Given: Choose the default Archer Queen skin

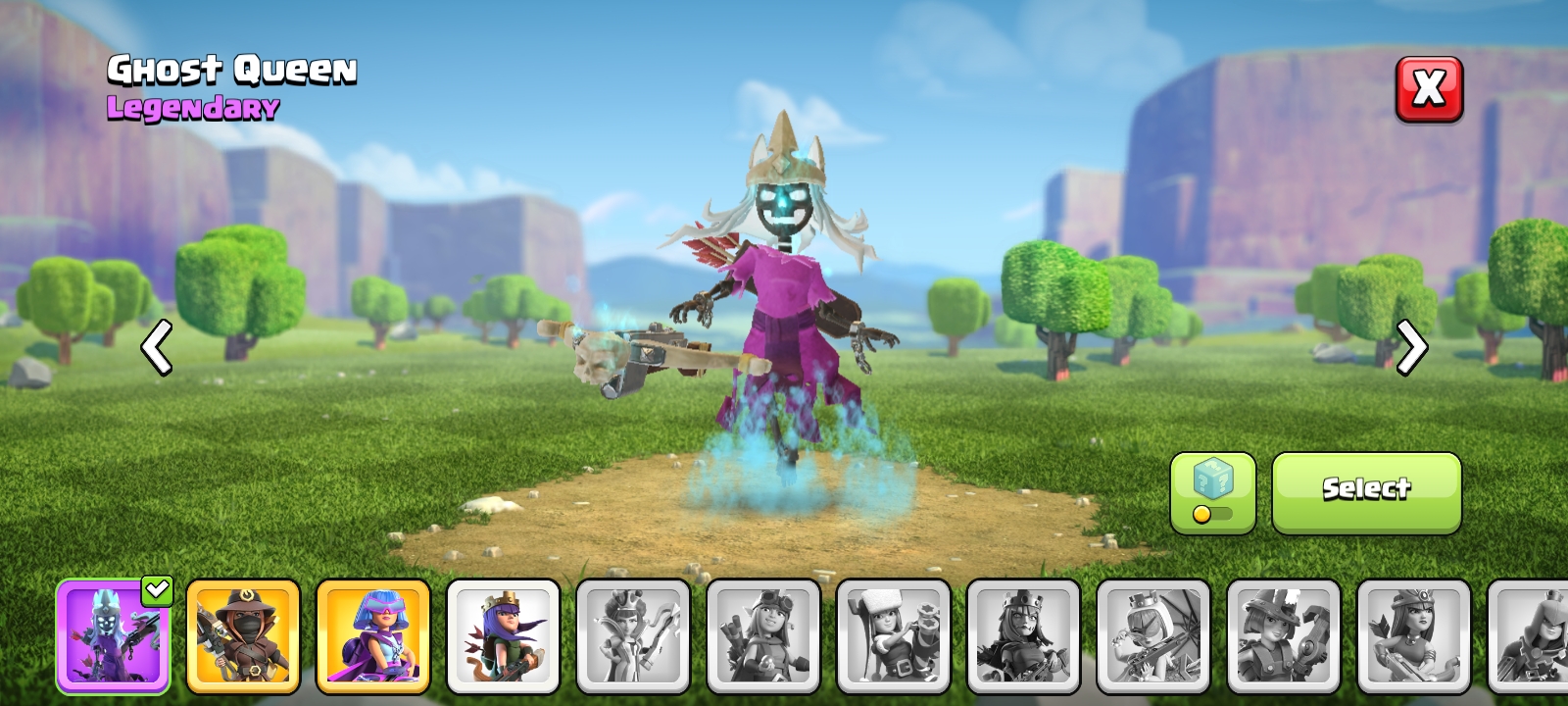Looking at the screenshot, I should [504, 634].
